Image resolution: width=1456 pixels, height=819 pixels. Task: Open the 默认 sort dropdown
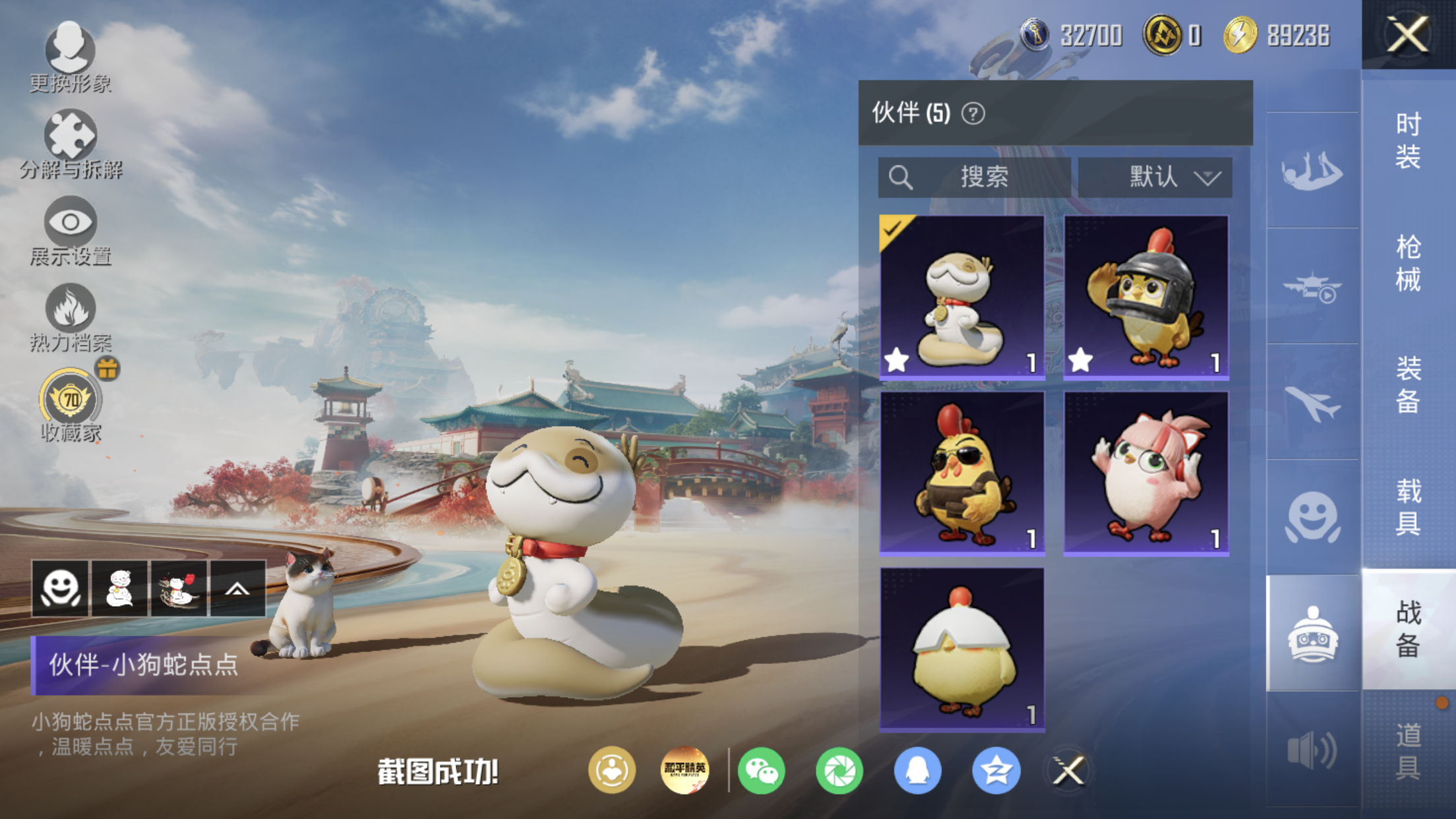coord(1155,177)
